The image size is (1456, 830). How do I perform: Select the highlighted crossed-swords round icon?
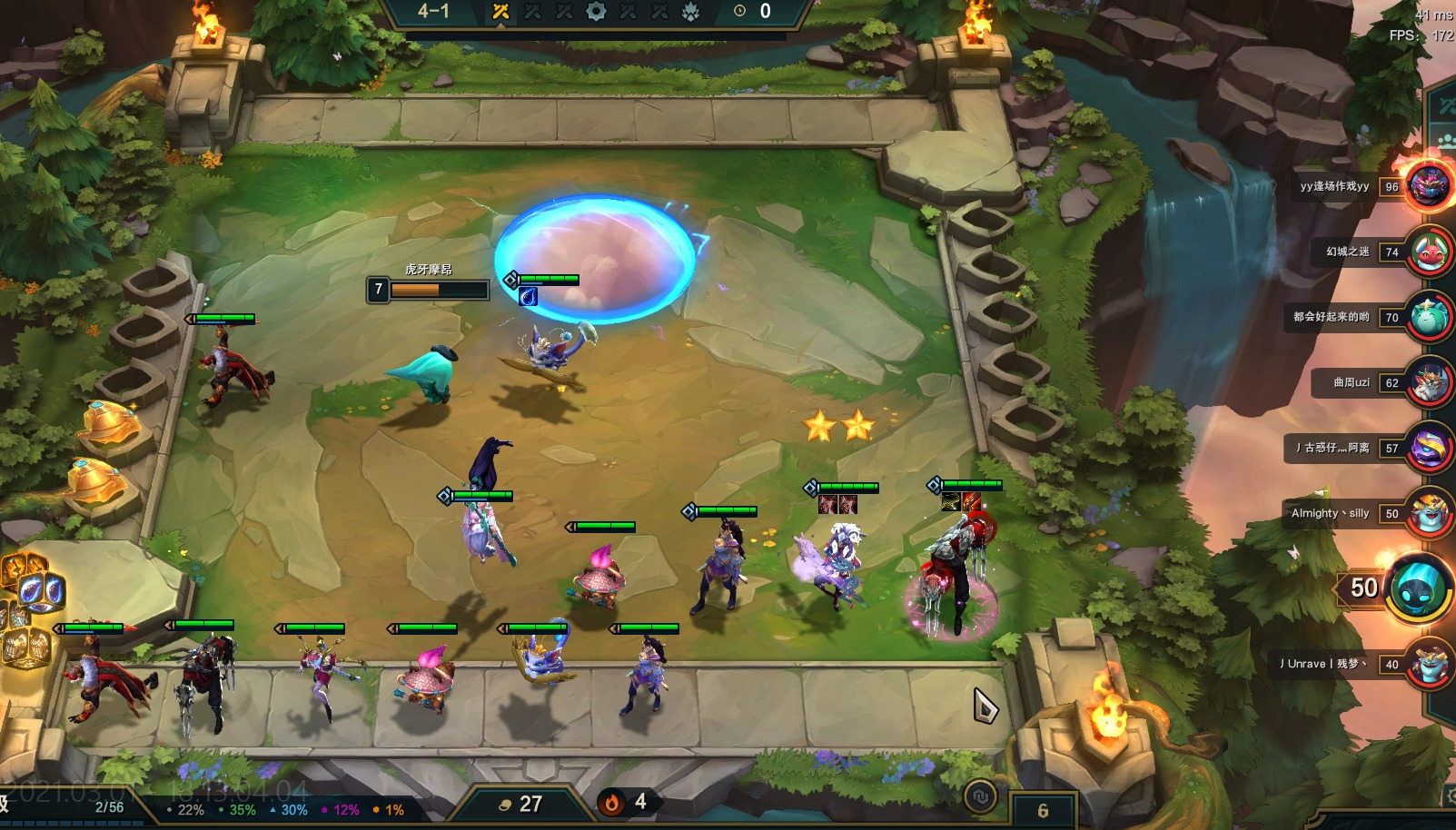pos(500,12)
